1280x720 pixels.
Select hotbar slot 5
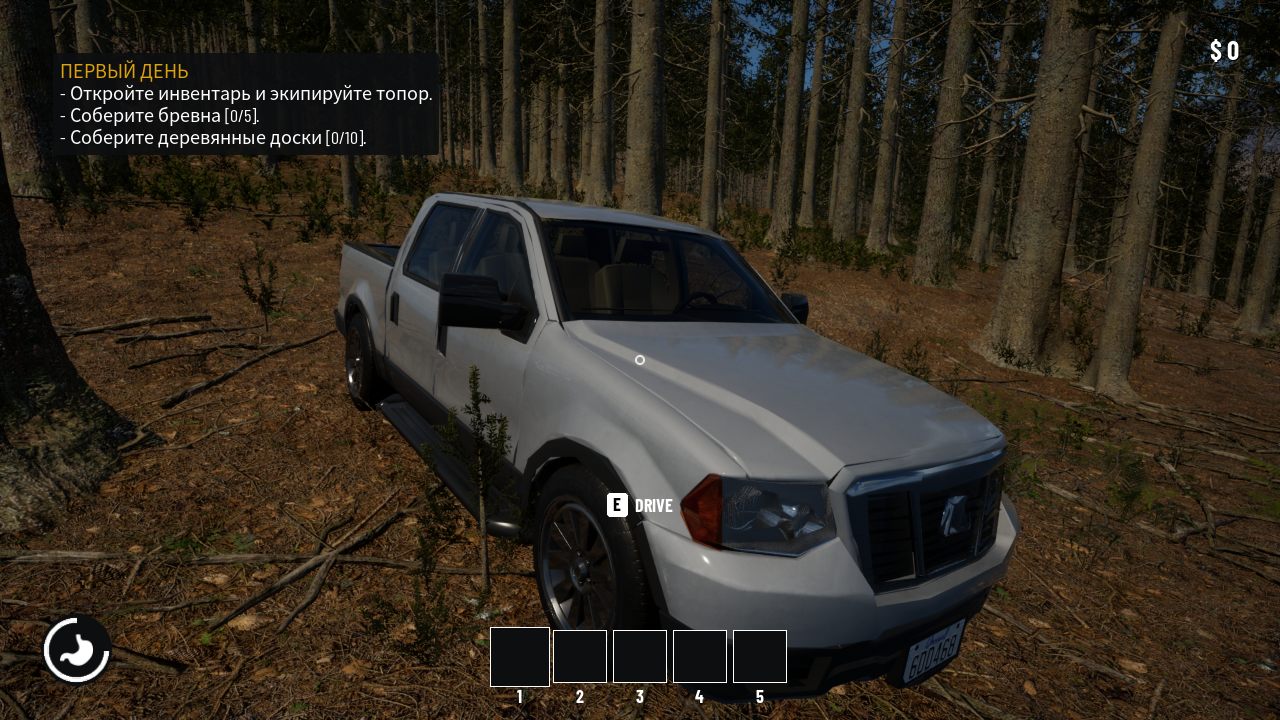[x=760, y=656]
